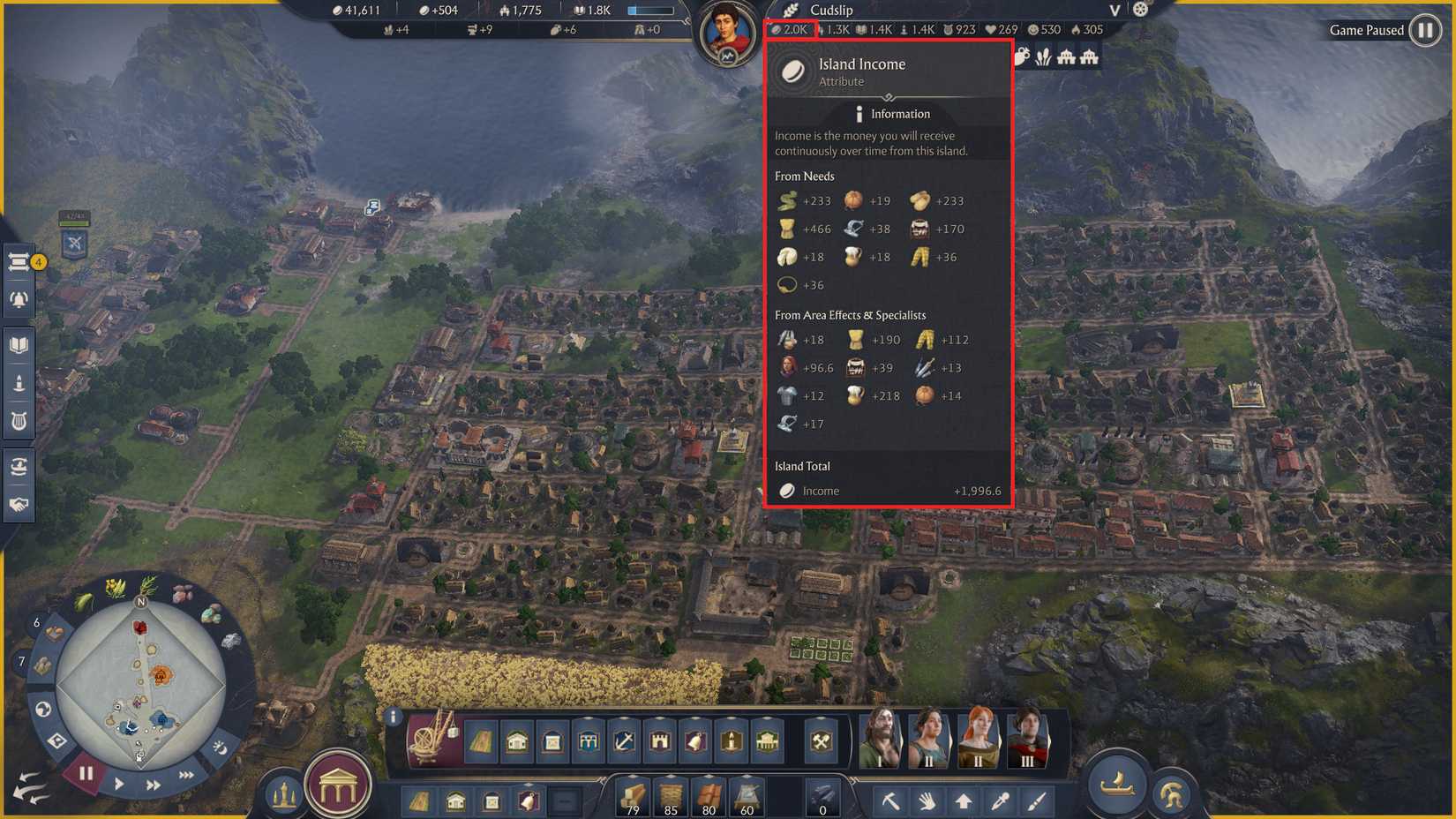Select the hand move tool
The image size is (1456, 819).
coord(927,800)
